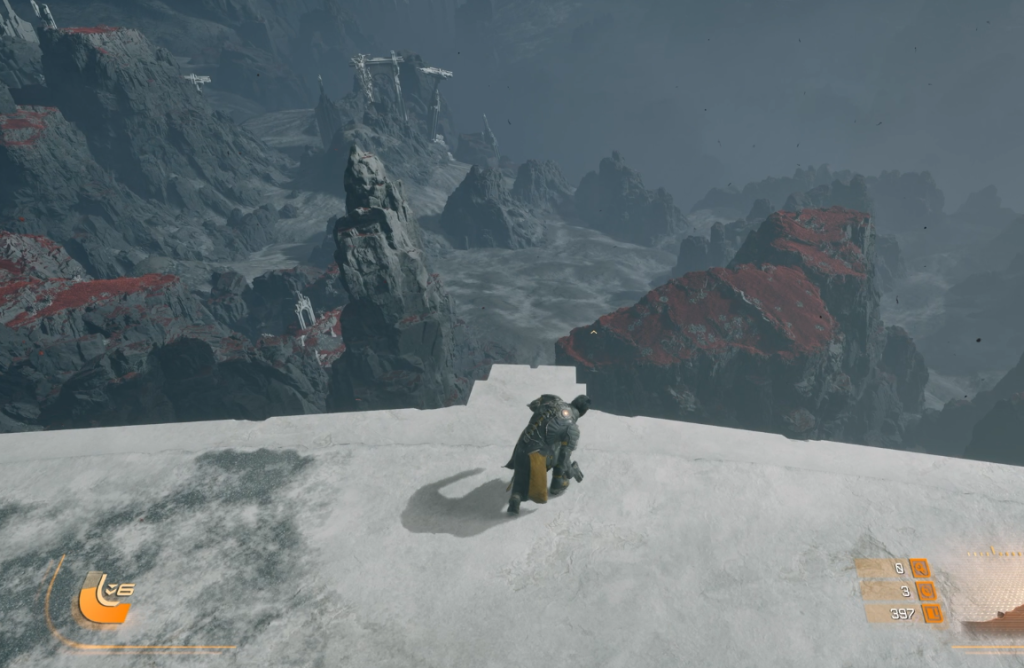Select the round orange consumable icon

(x=924, y=591)
